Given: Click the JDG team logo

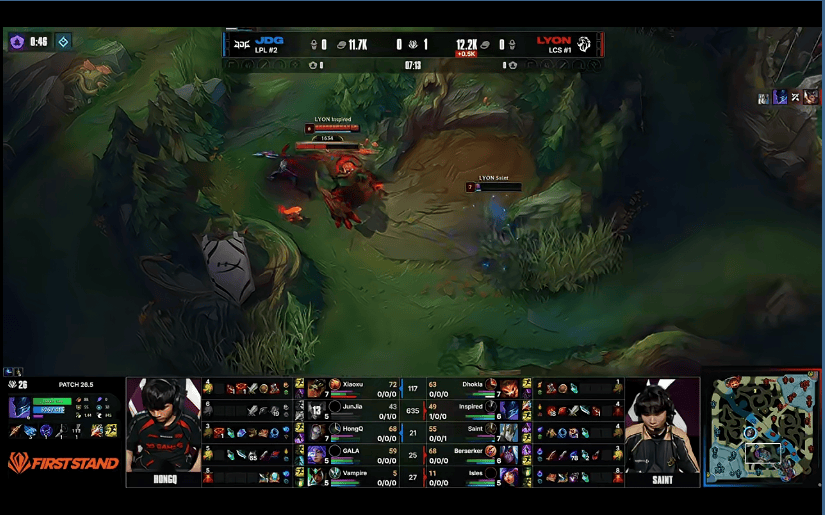Looking at the screenshot, I should (x=242, y=44).
